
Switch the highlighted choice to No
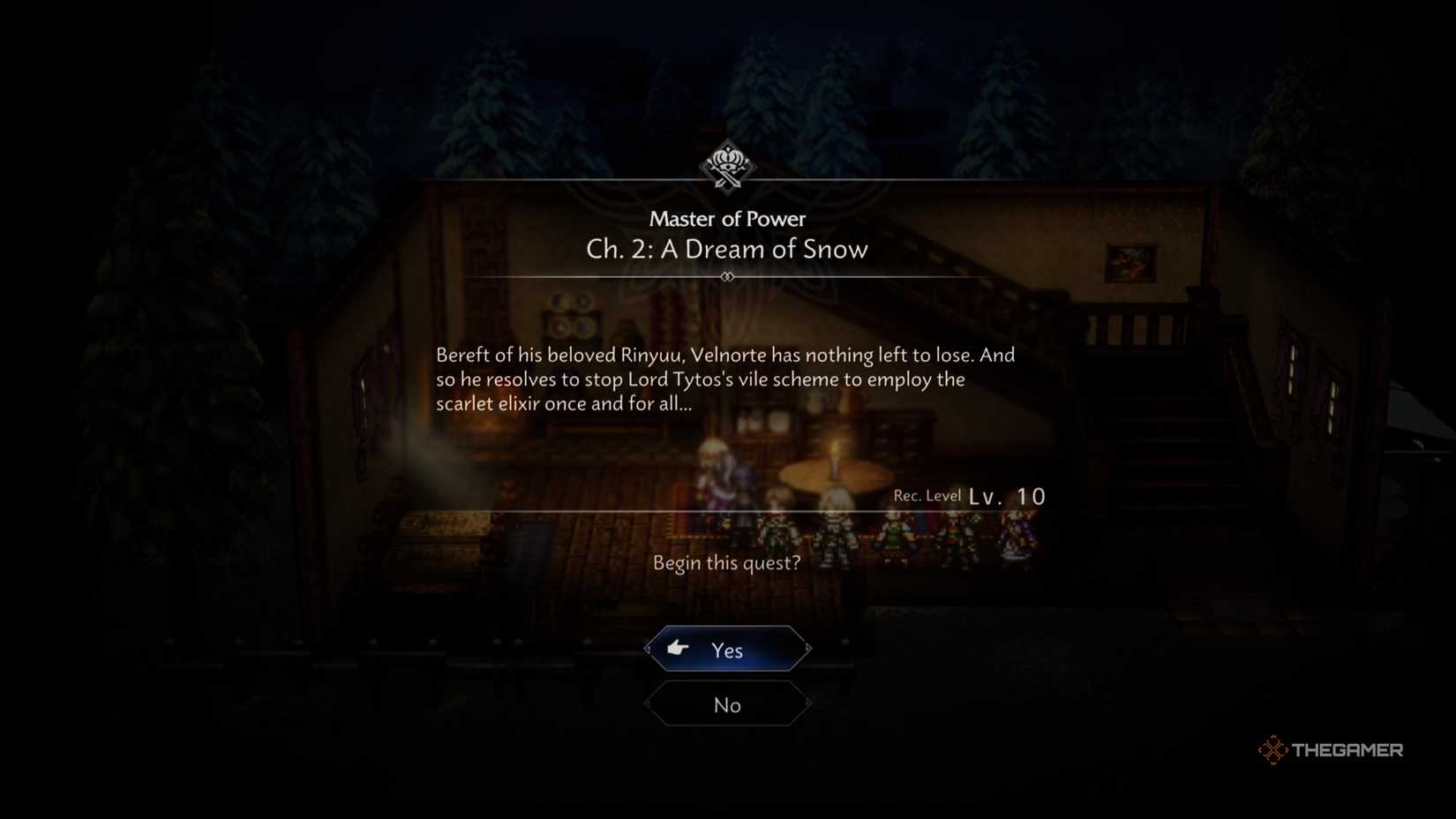pyautogui.click(x=727, y=704)
